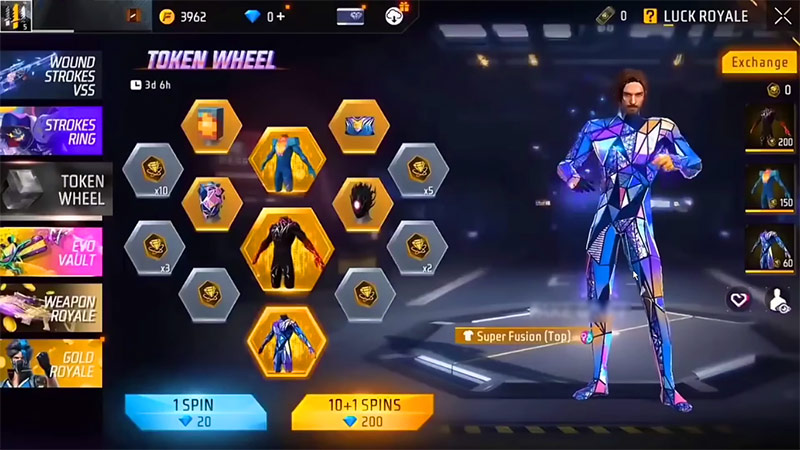Add diamonds with the plus button
The width and height of the screenshot is (800, 450).
tap(281, 16)
